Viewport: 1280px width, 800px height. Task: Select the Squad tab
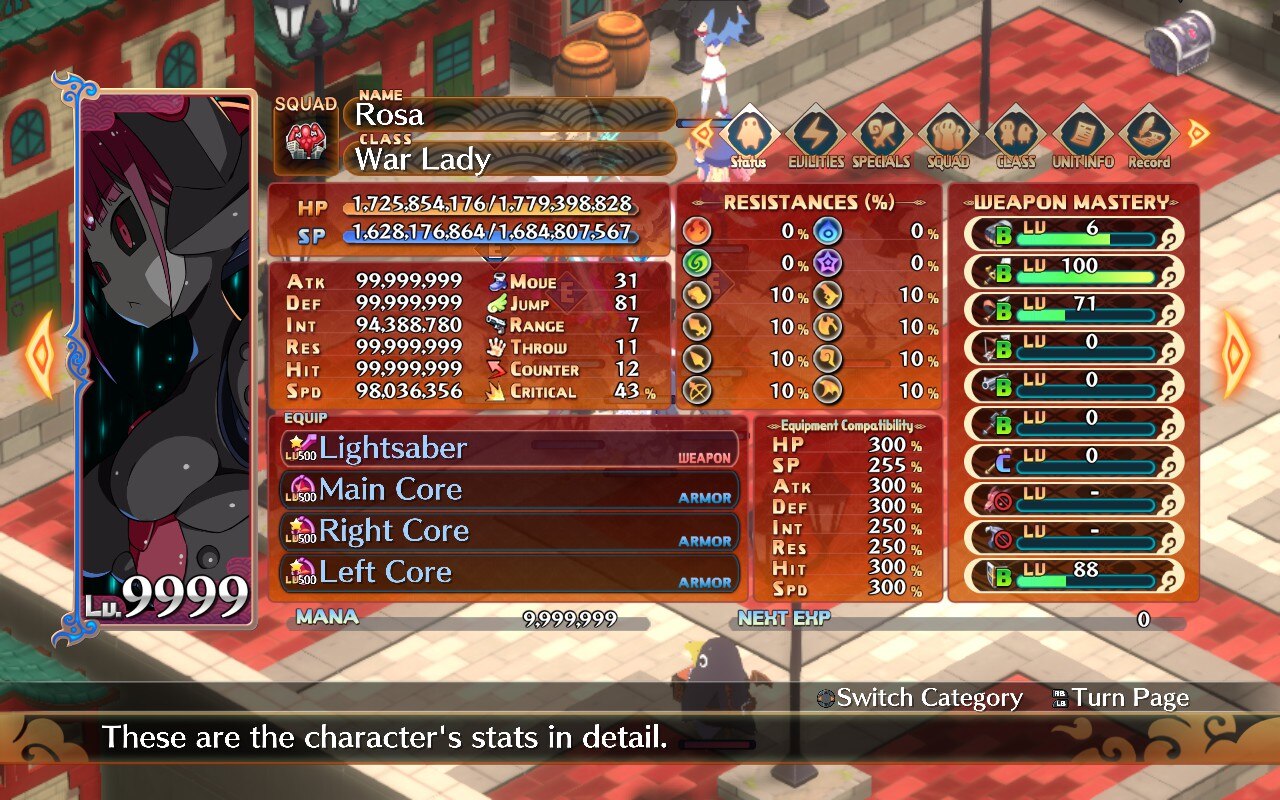(x=948, y=136)
